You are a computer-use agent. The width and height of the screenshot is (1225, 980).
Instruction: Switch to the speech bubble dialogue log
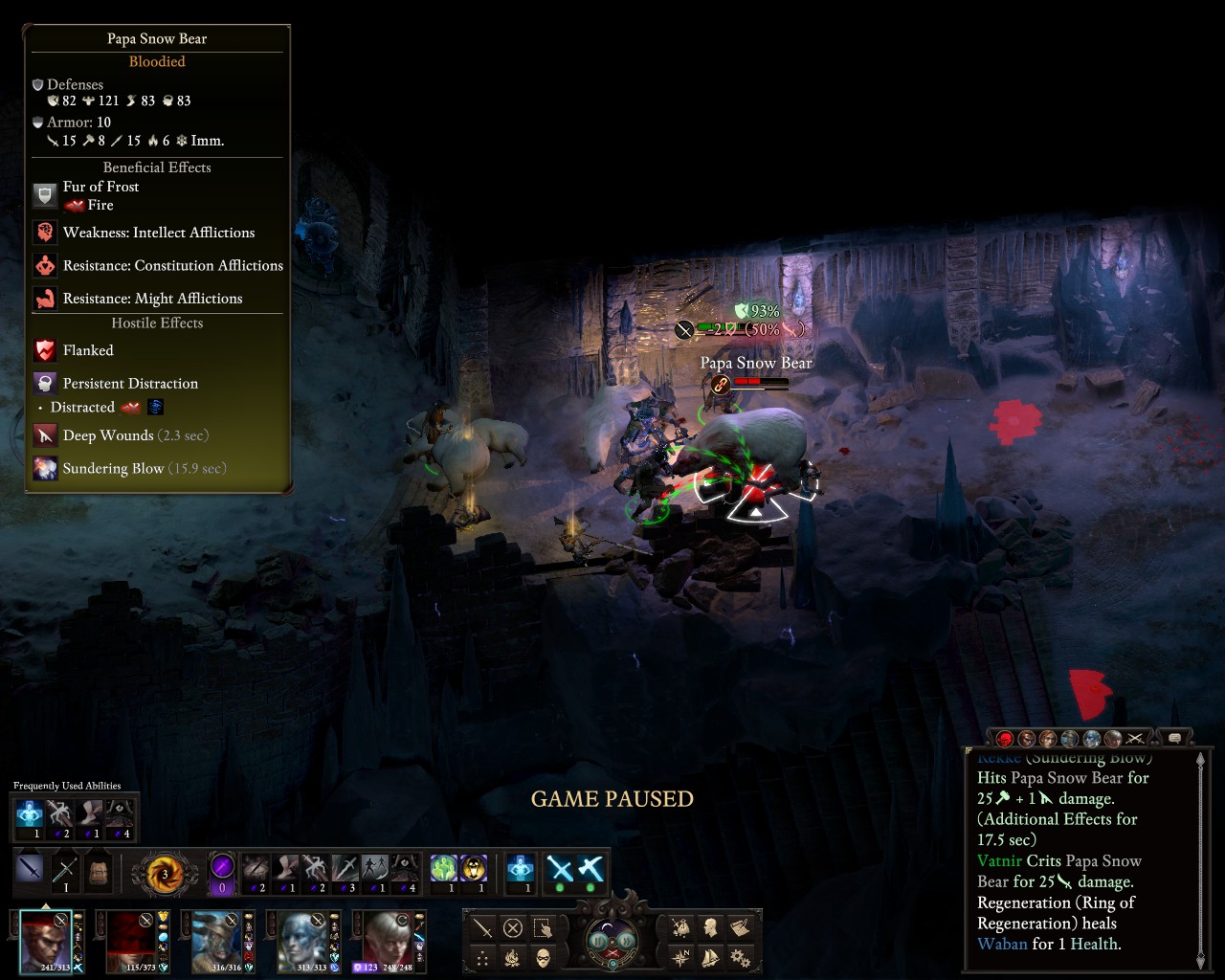click(x=1174, y=738)
